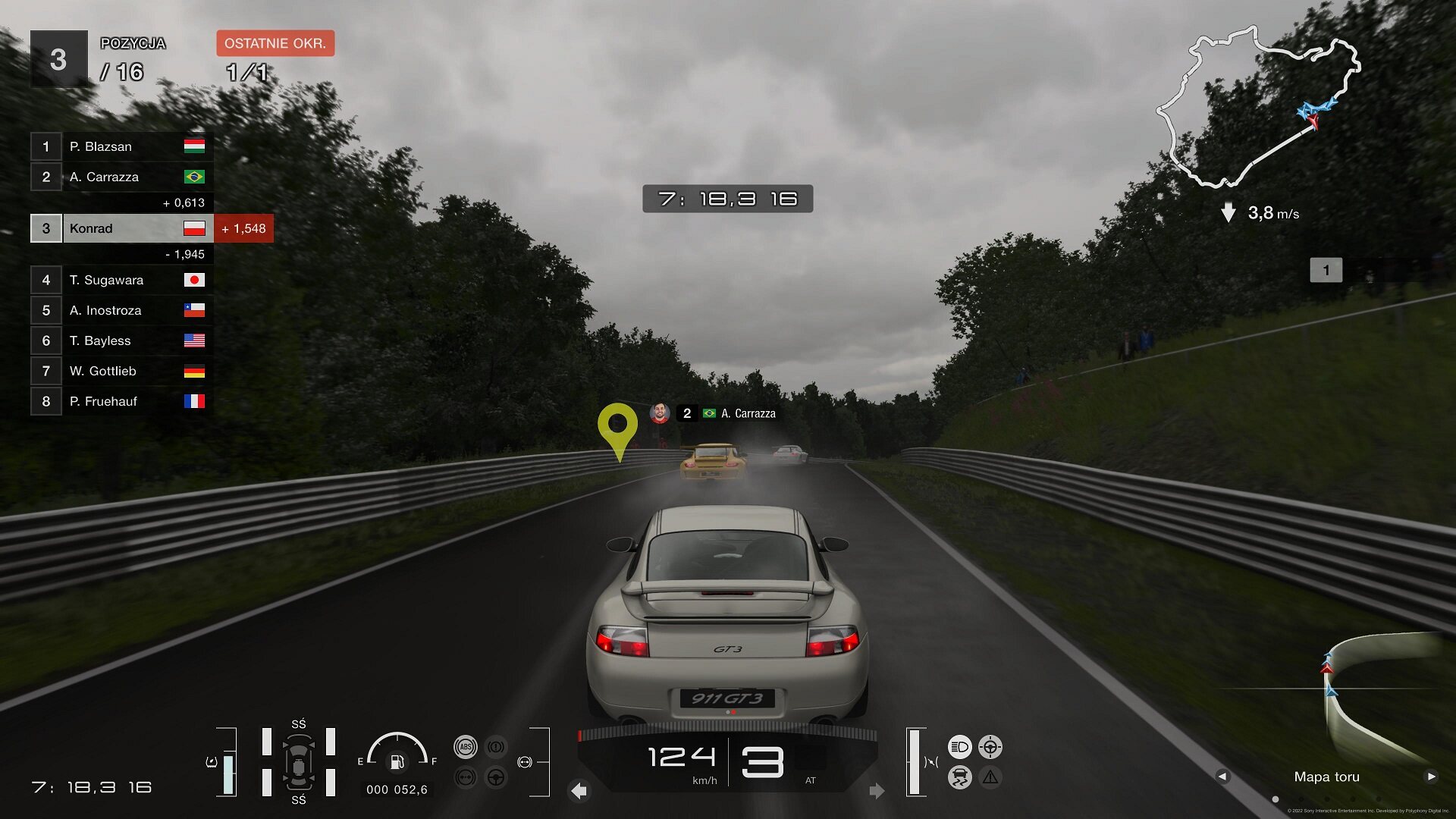Switch to the previous panel beside Mapa toru
Image resolution: width=1456 pixels, height=819 pixels.
tap(1222, 777)
